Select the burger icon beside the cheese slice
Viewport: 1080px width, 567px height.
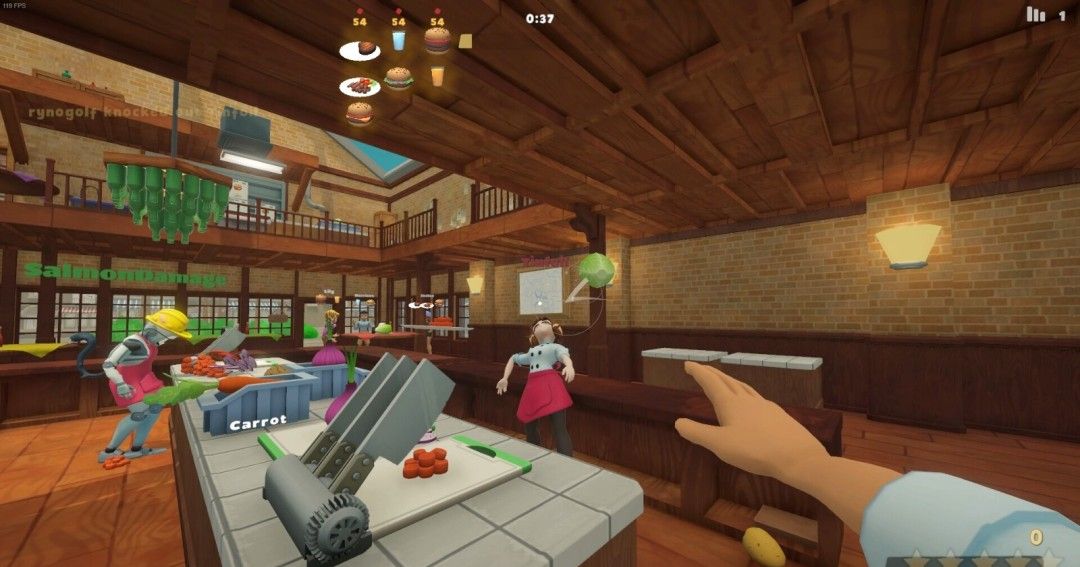pyautogui.click(x=437, y=40)
